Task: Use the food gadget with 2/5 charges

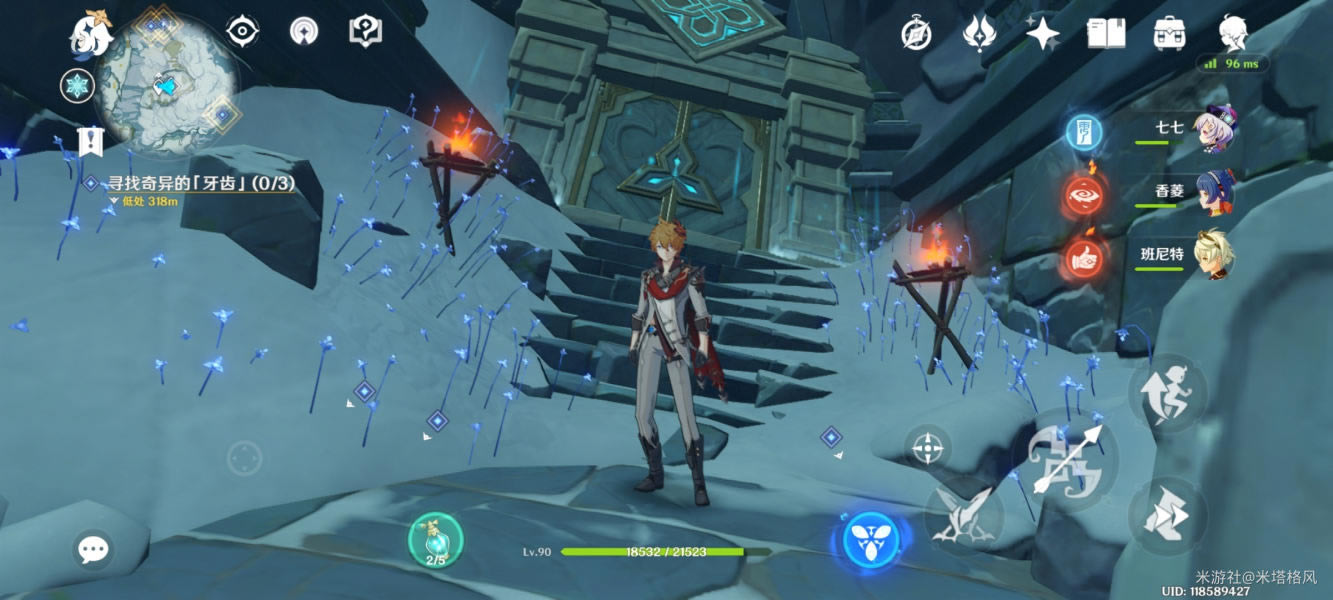Action: tap(436, 541)
